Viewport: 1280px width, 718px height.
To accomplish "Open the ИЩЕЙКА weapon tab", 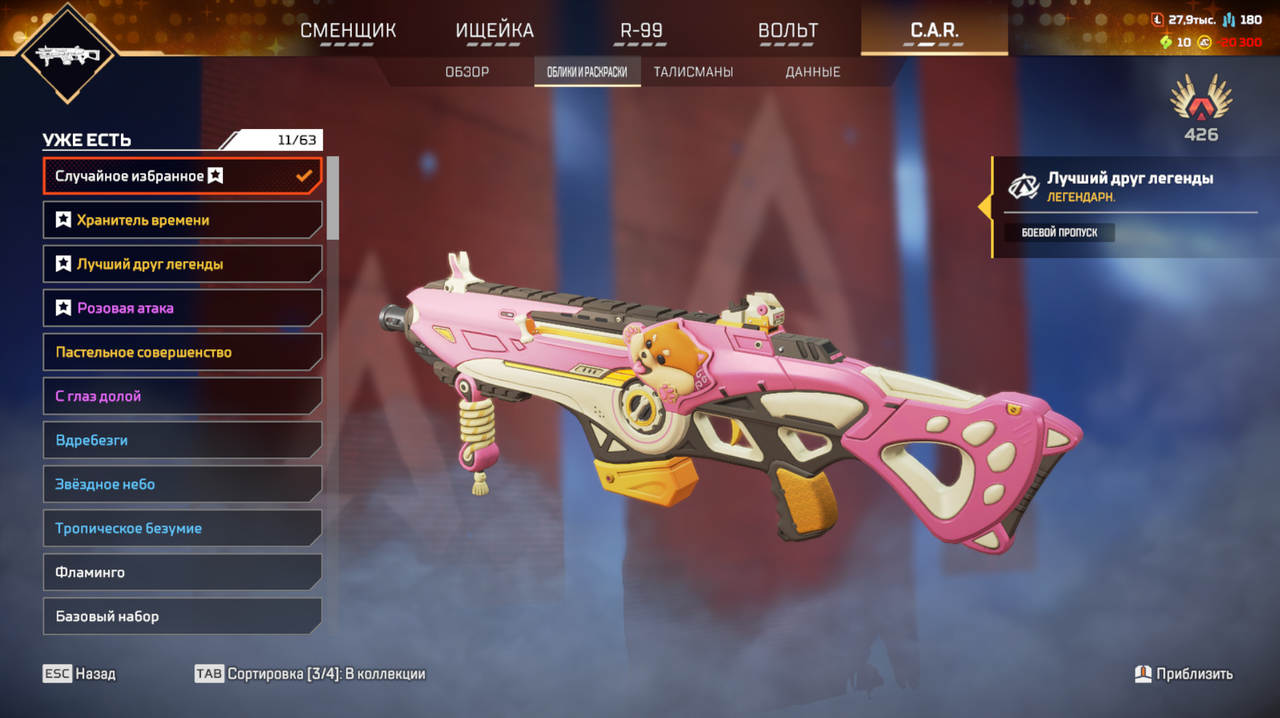I will coord(494,30).
